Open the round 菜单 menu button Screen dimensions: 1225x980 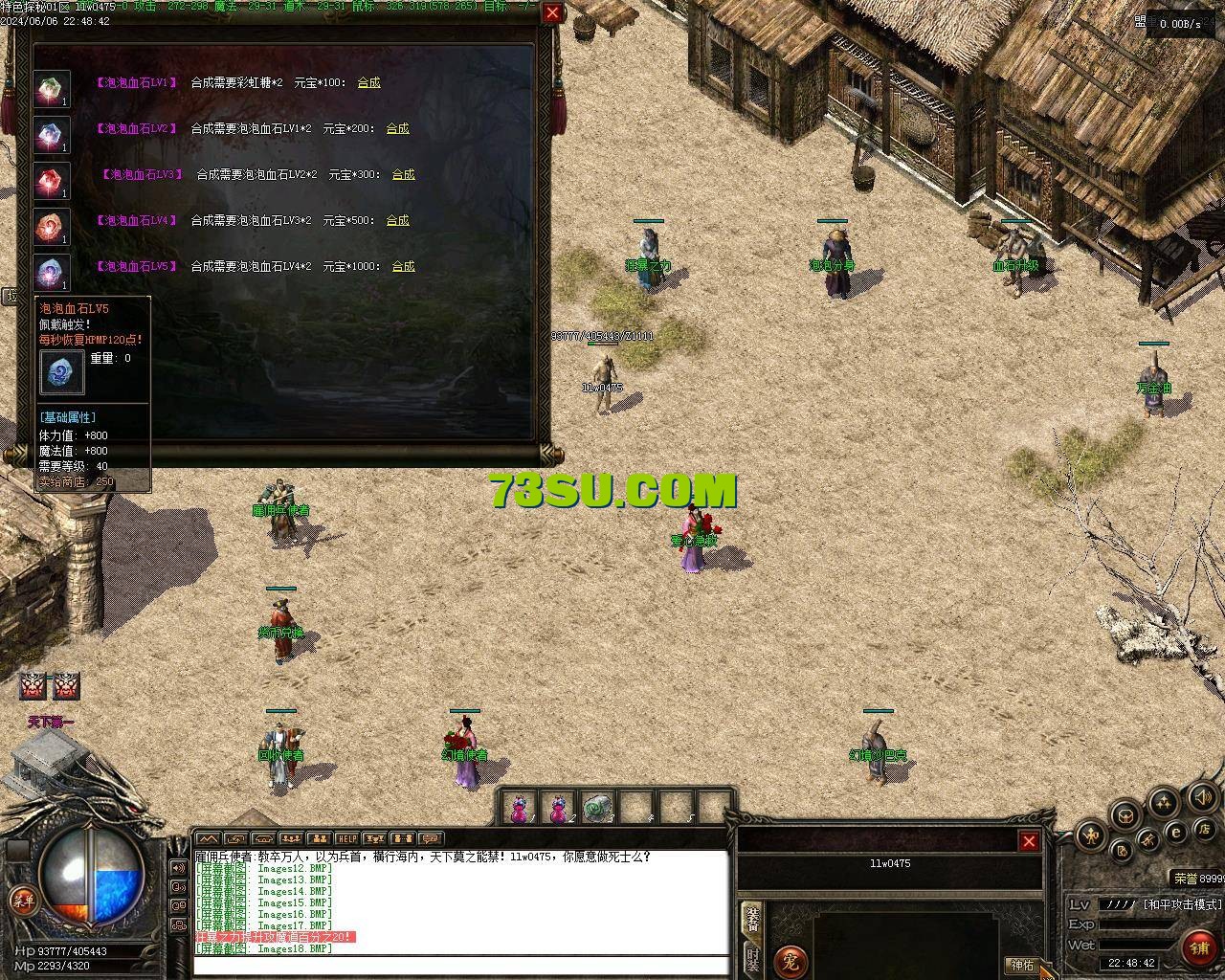pos(21,900)
